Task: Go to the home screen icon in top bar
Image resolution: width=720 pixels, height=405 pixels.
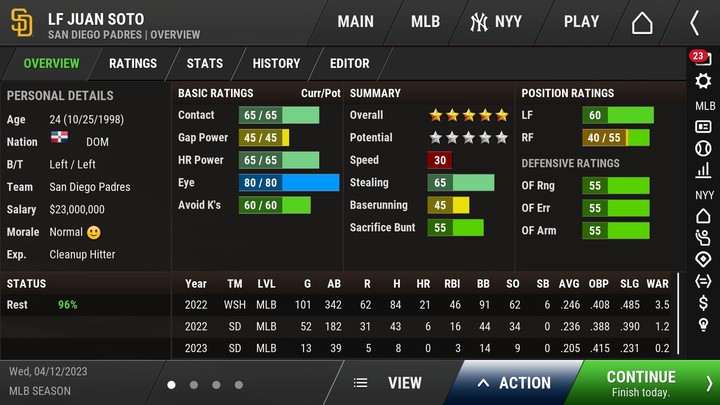Action: pyautogui.click(x=642, y=22)
